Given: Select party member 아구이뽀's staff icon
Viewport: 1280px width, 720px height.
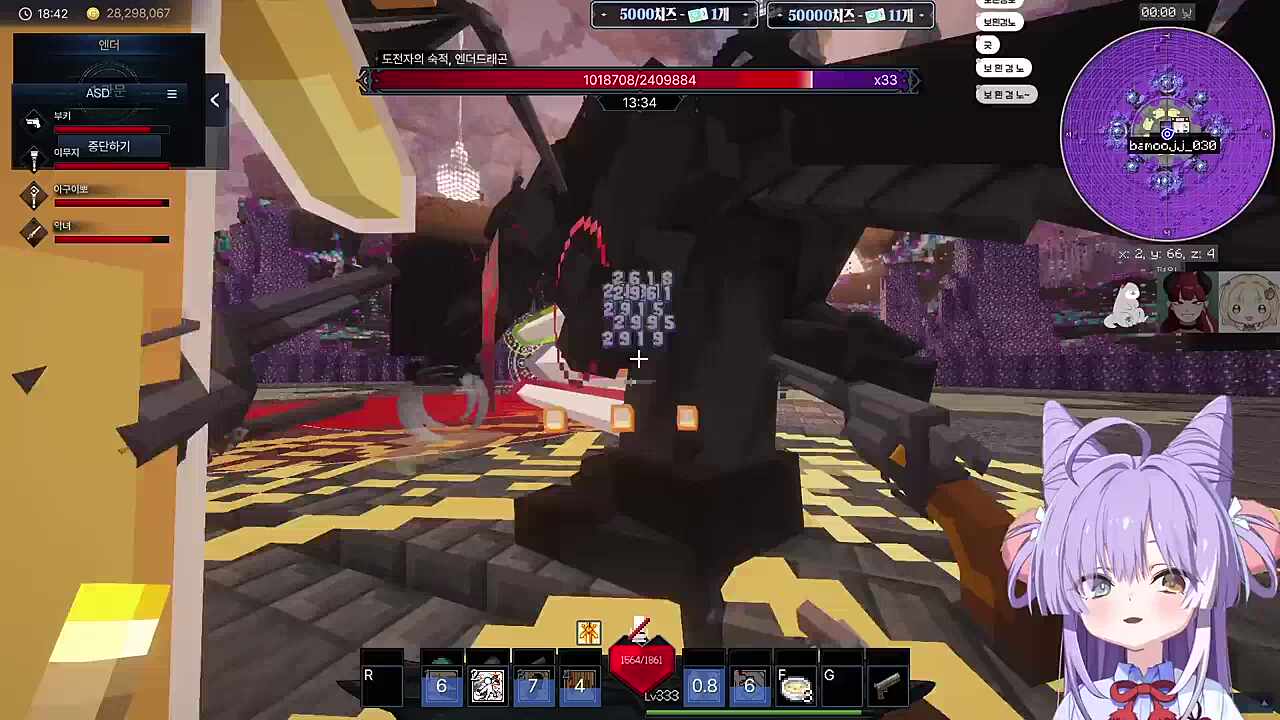Looking at the screenshot, I should coord(34,195).
